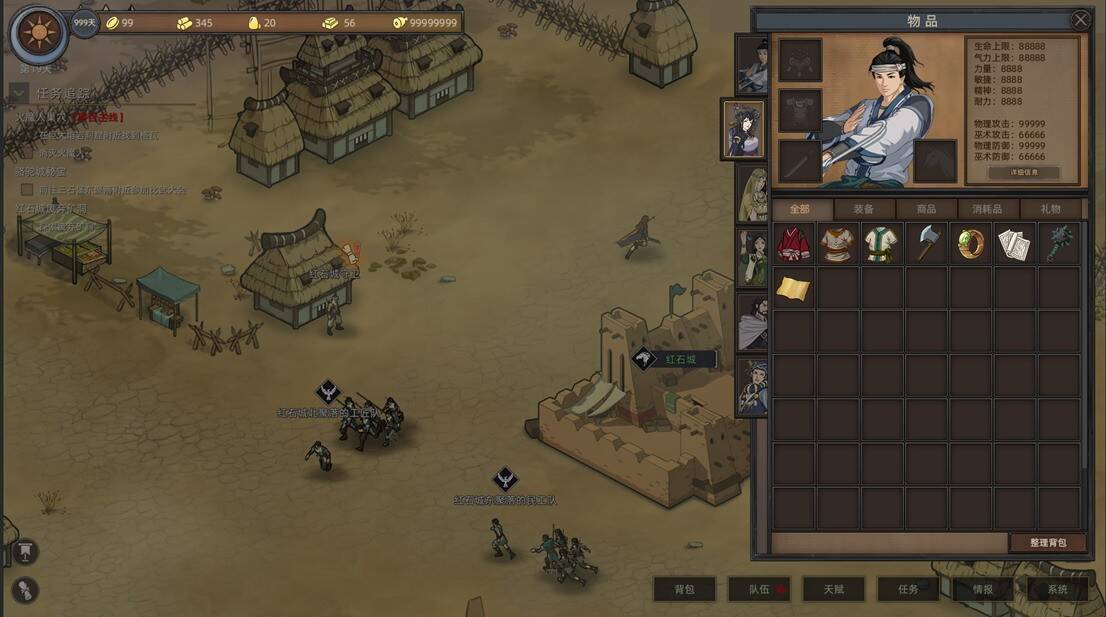Screen dimensions: 1106x617
Task: Select the spiked mace item
Action: (x=1059, y=244)
